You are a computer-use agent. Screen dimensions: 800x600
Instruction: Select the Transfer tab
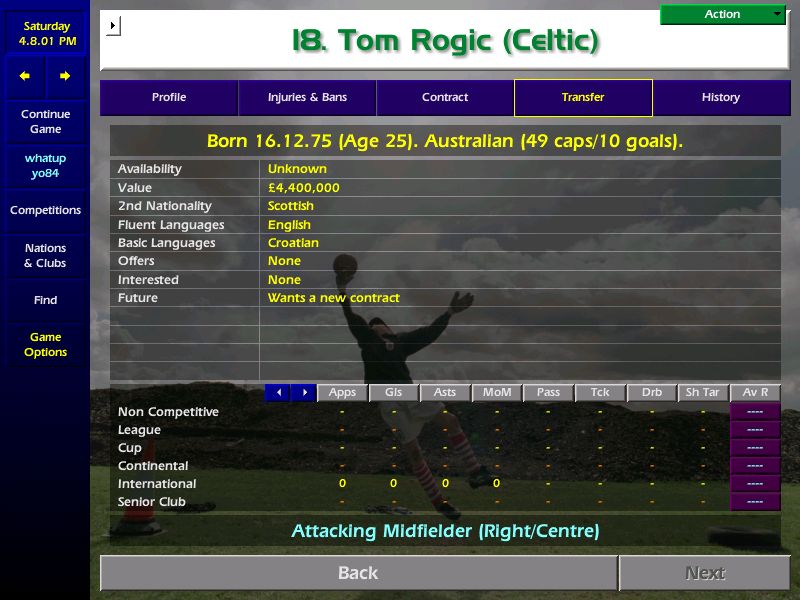tap(583, 97)
